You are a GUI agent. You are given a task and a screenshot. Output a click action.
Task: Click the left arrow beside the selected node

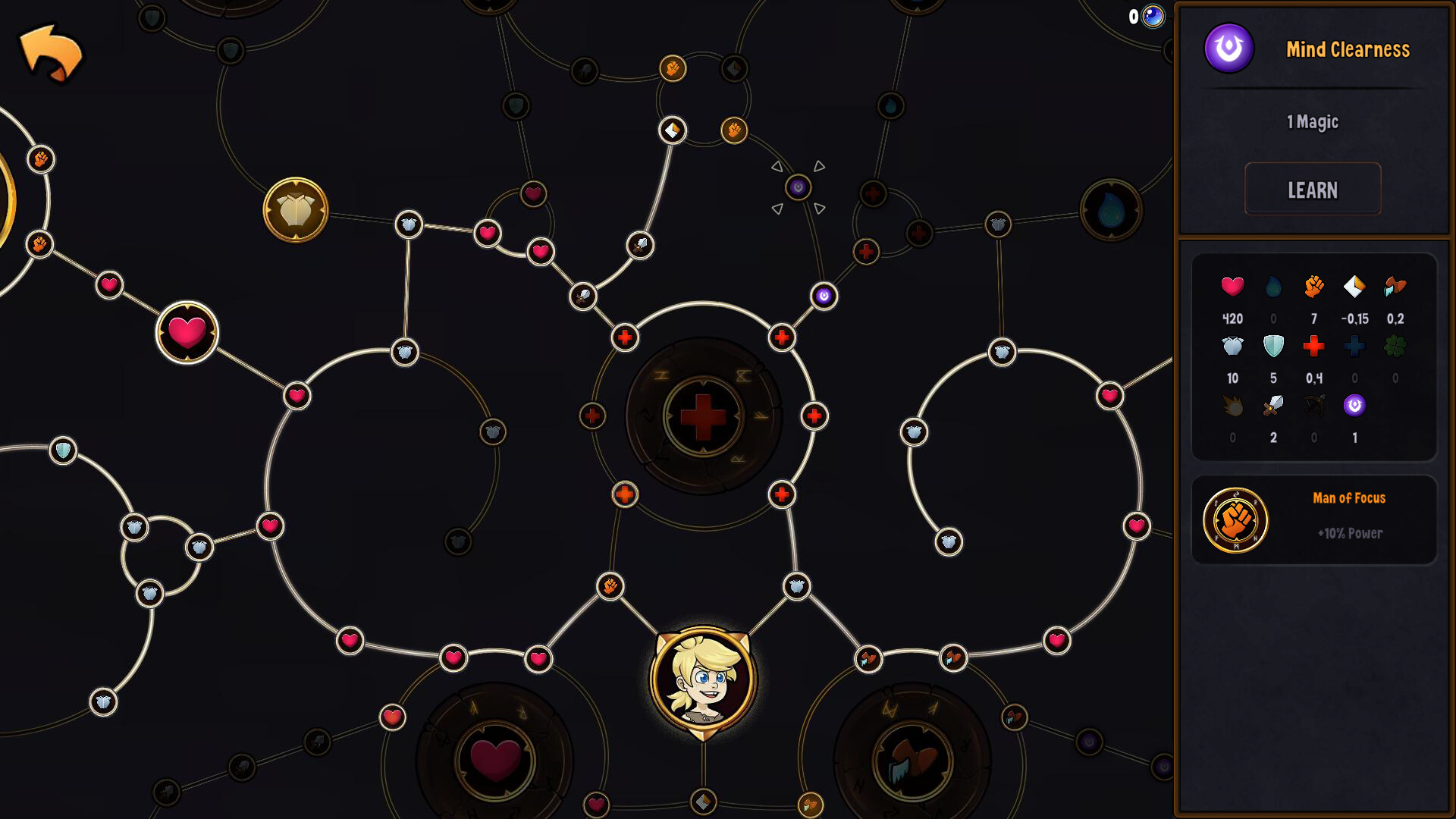777,165
